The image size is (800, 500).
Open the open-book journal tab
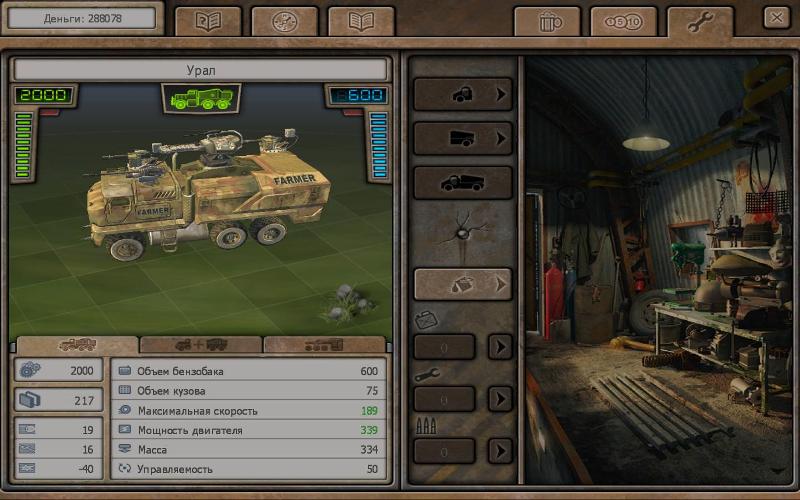tap(361, 21)
